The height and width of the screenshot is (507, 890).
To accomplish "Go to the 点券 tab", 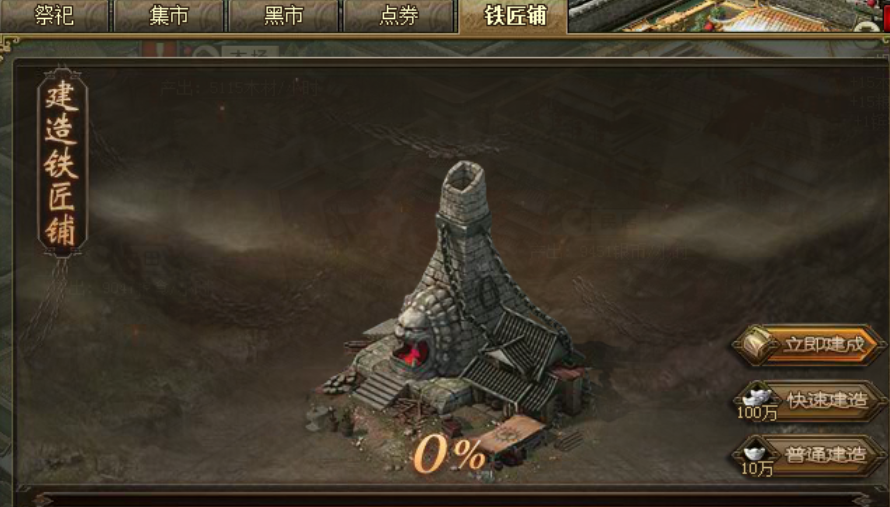I will coord(399,16).
